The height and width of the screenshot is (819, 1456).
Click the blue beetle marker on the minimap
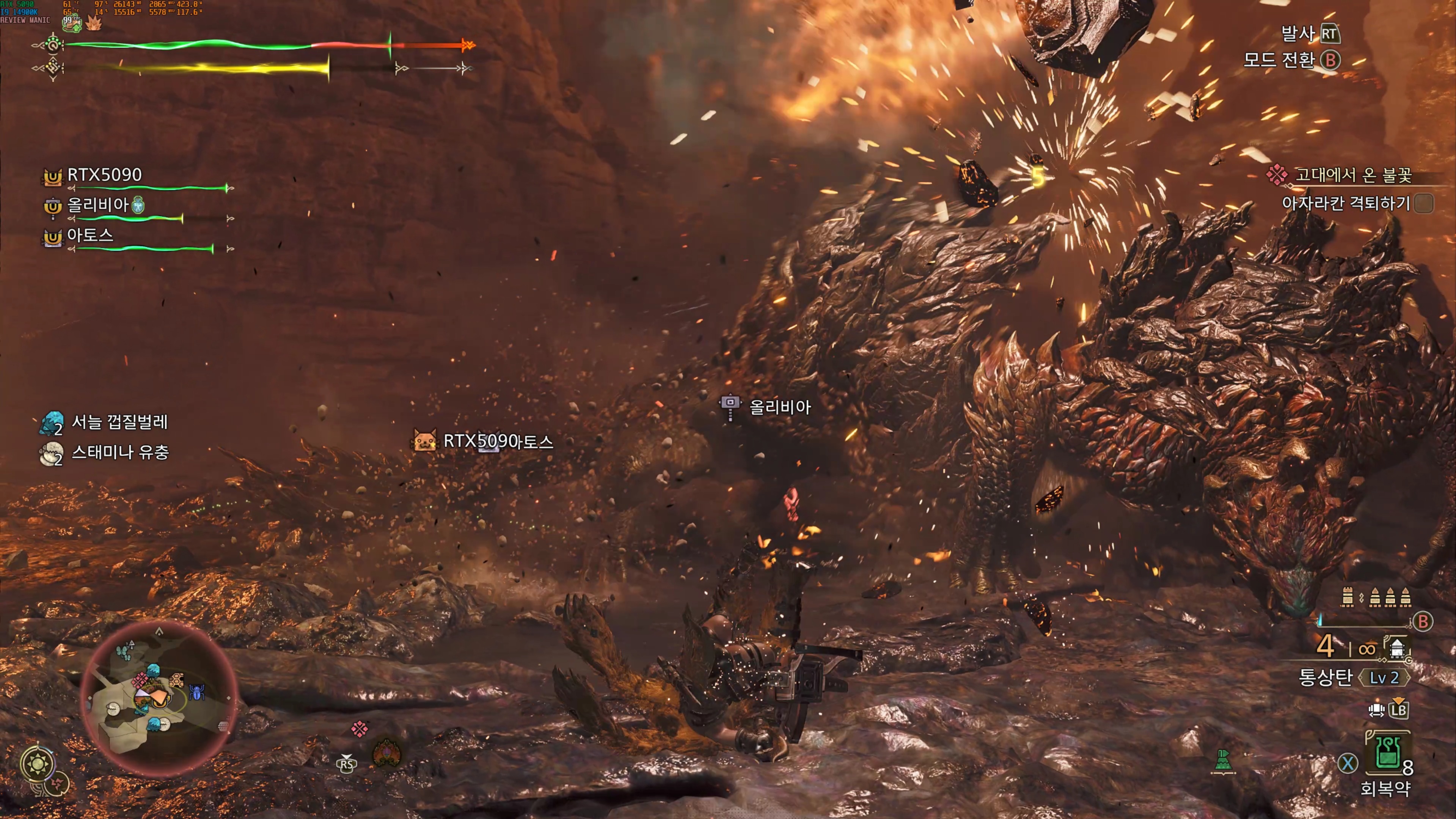197,692
